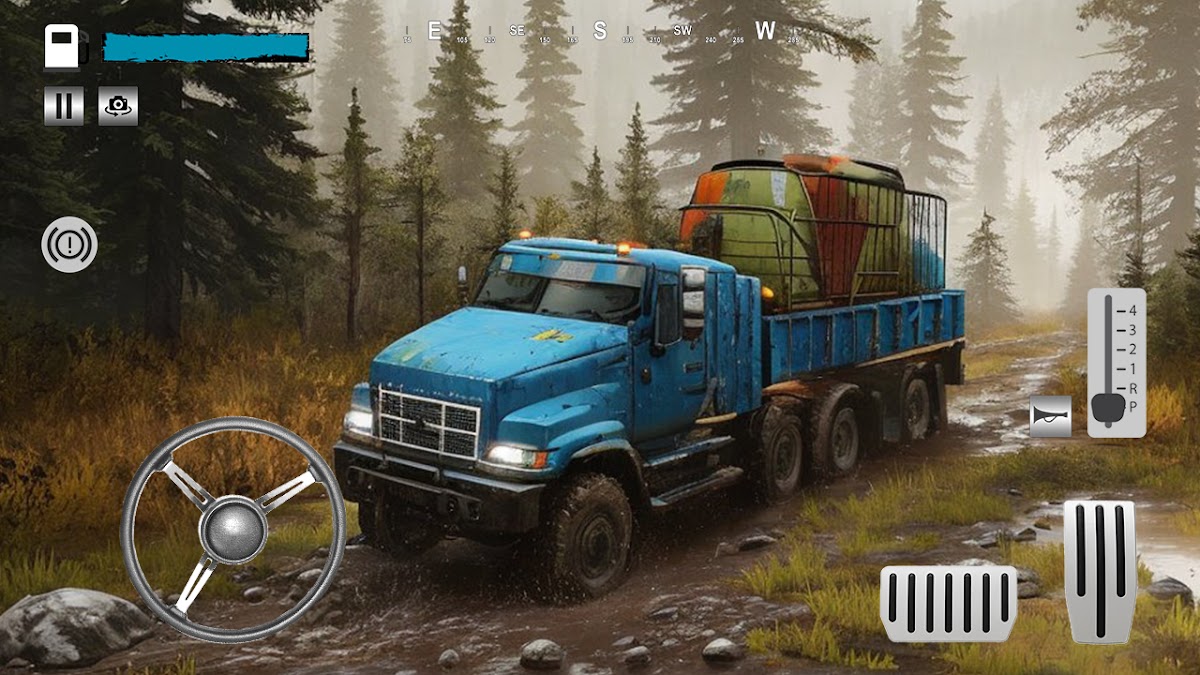
Task: Hit the tall gas accelerator pedal
Action: pyautogui.click(x=1099, y=571)
